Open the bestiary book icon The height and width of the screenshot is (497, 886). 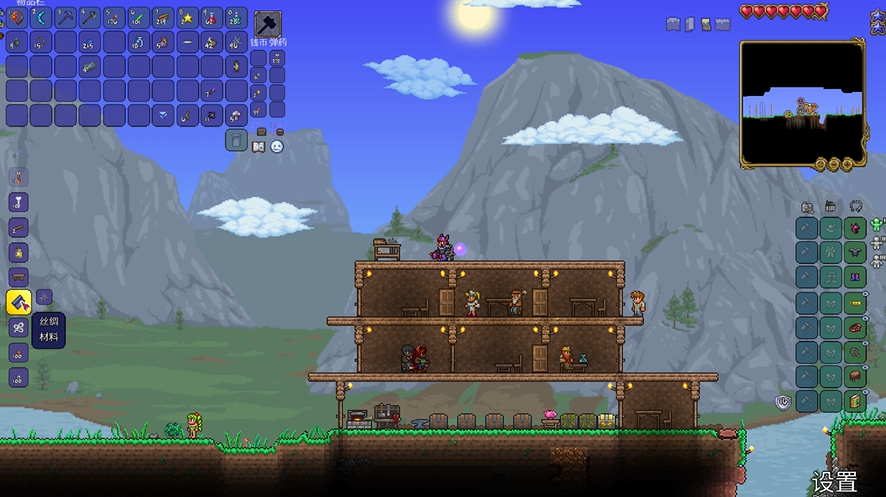(259, 146)
